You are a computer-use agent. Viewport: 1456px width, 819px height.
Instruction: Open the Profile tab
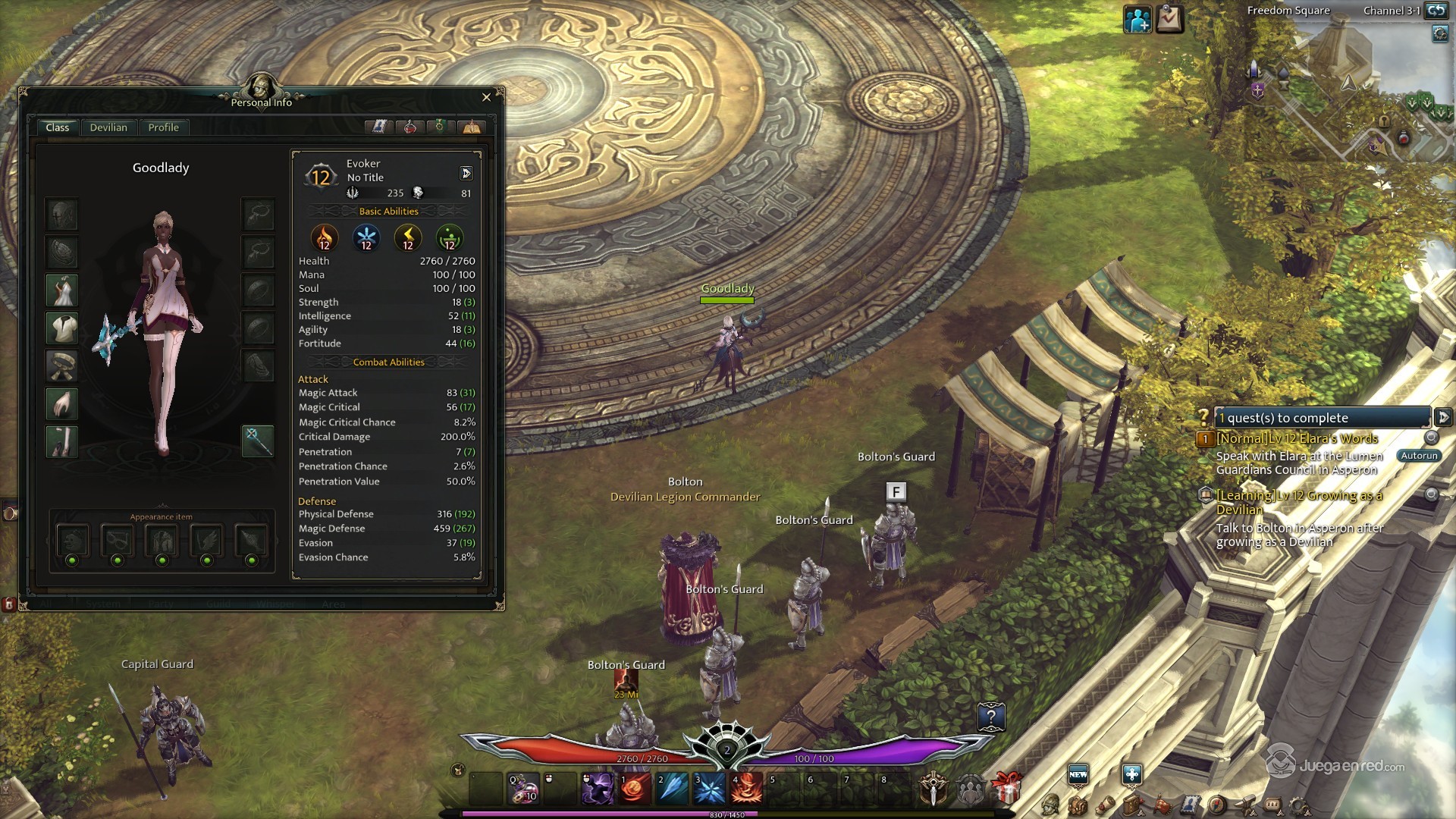click(x=163, y=127)
